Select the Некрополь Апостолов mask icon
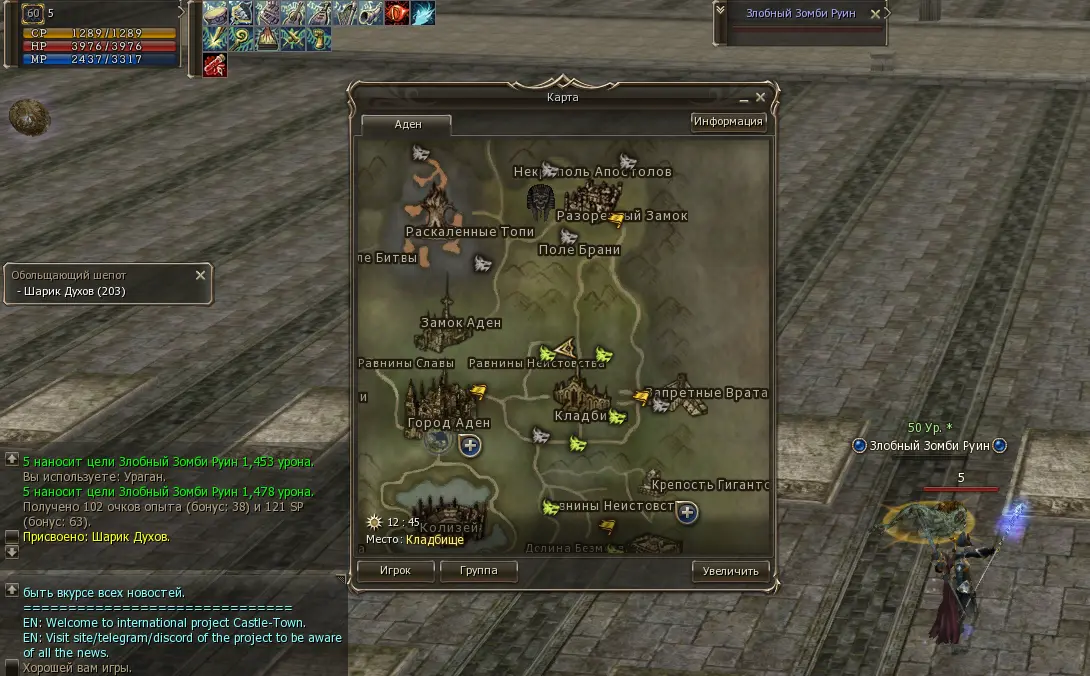Image resolution: width=1090 pixels, height=676 pixels. 541,201
